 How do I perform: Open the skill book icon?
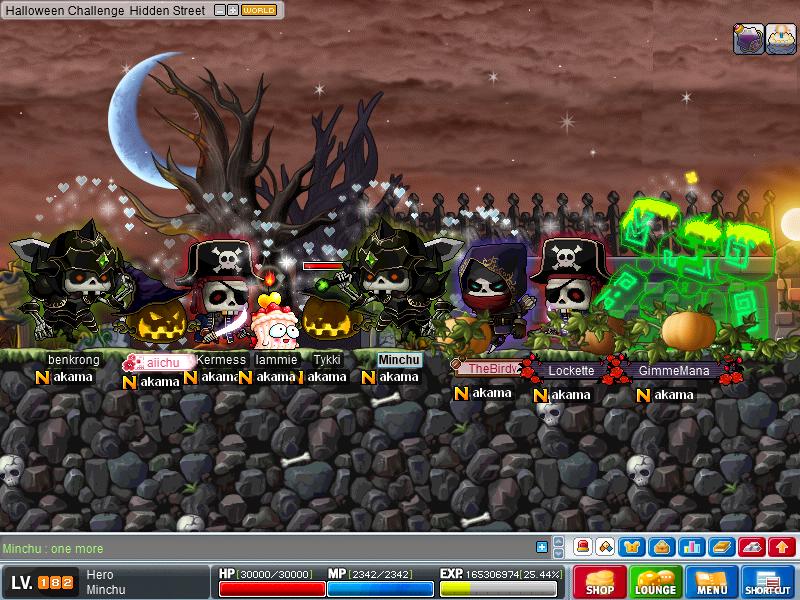[x=721, y=547]
